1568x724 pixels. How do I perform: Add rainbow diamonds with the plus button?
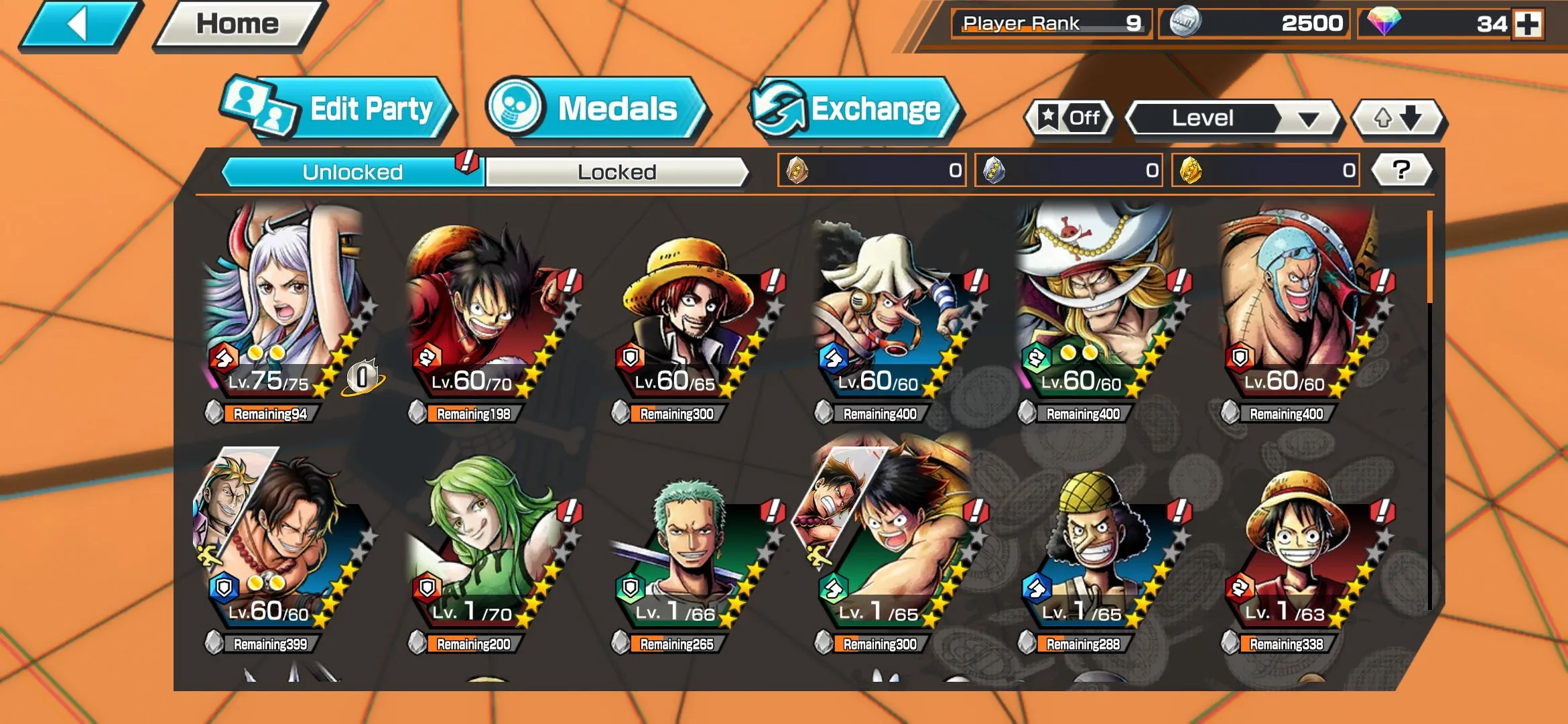[x=1528, y=25]
